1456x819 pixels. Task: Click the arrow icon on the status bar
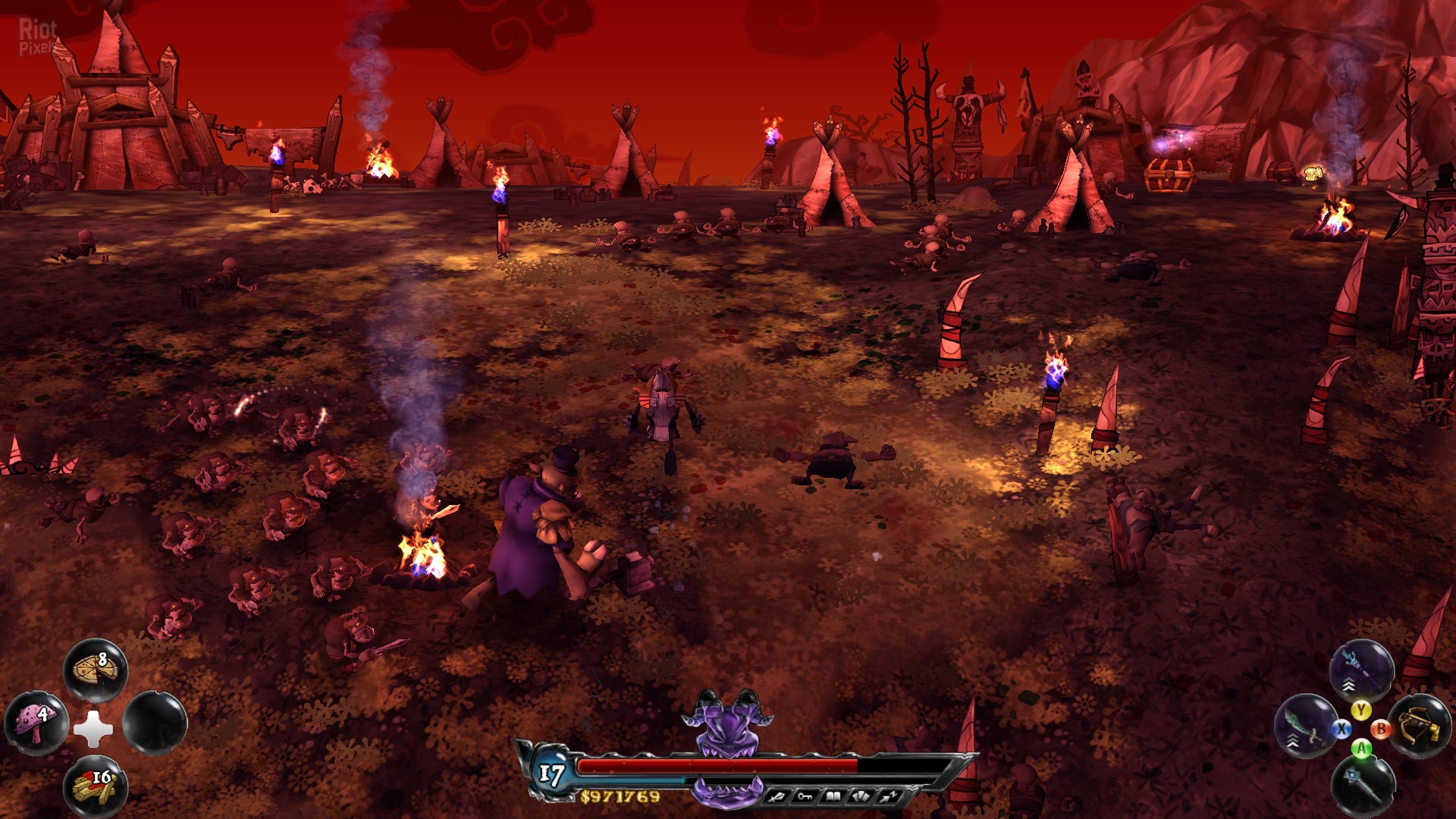coord(890,796)
